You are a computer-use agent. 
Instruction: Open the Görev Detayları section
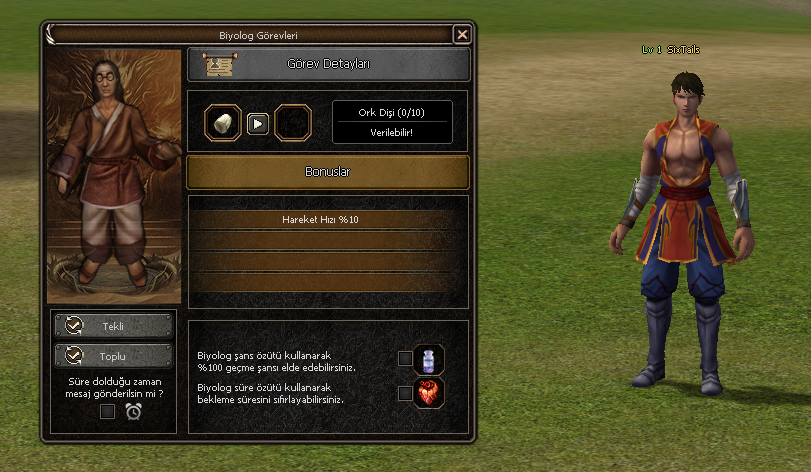328,65
